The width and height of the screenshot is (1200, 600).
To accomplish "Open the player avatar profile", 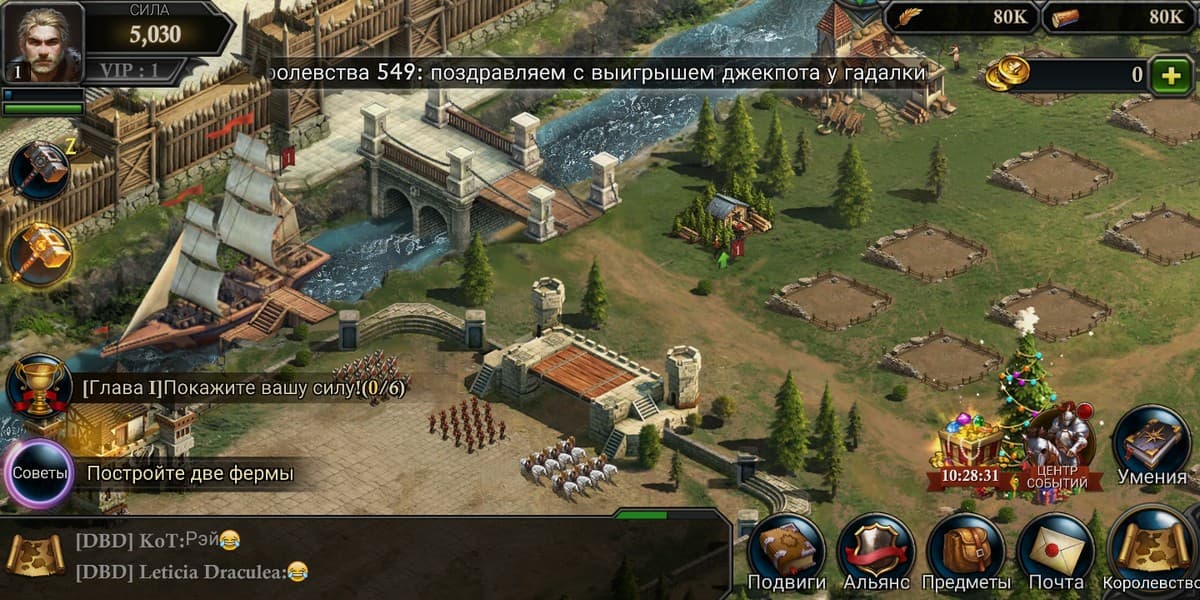I will (x=43, y=42).
